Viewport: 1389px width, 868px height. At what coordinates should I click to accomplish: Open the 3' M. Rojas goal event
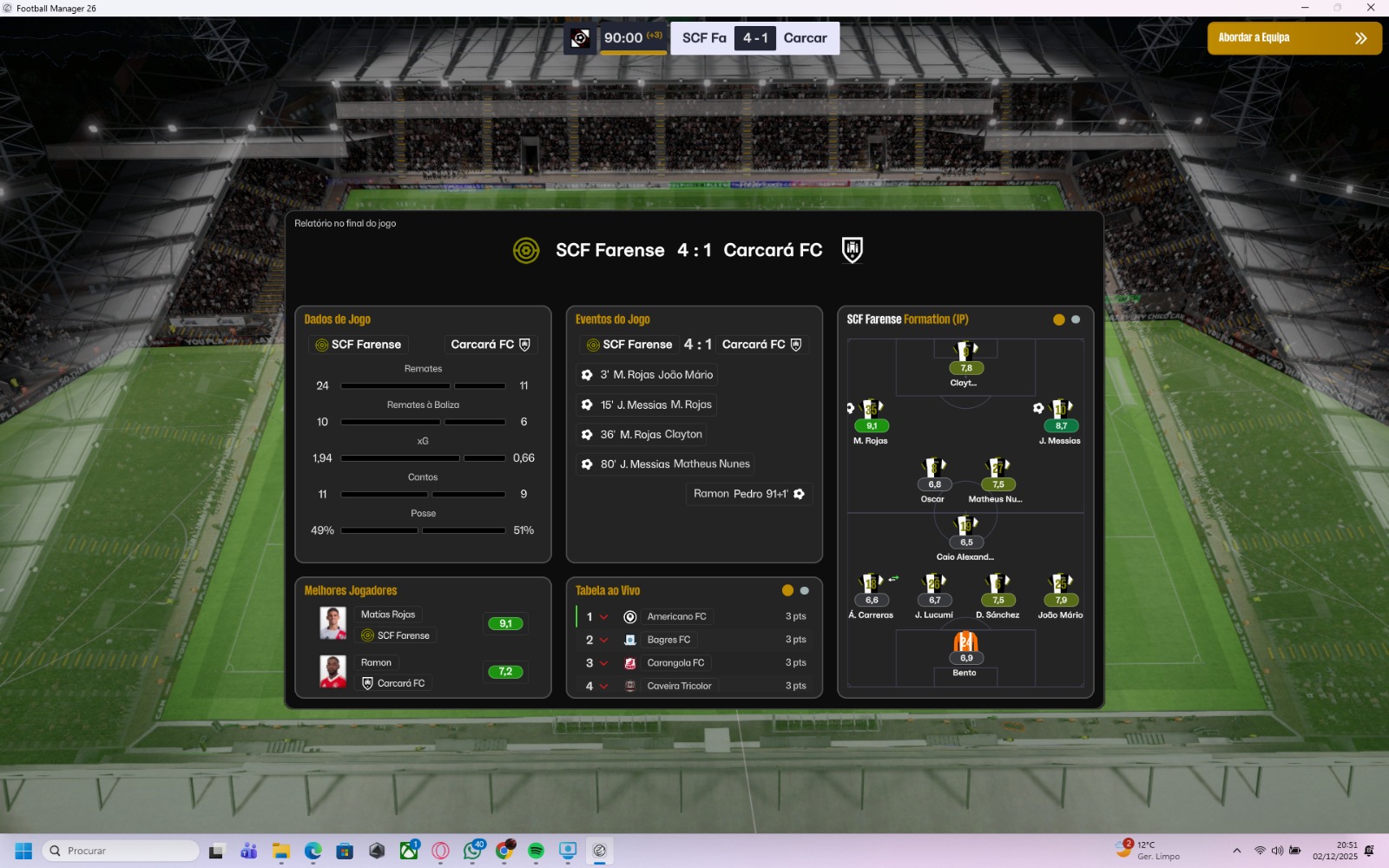(656, 375)
